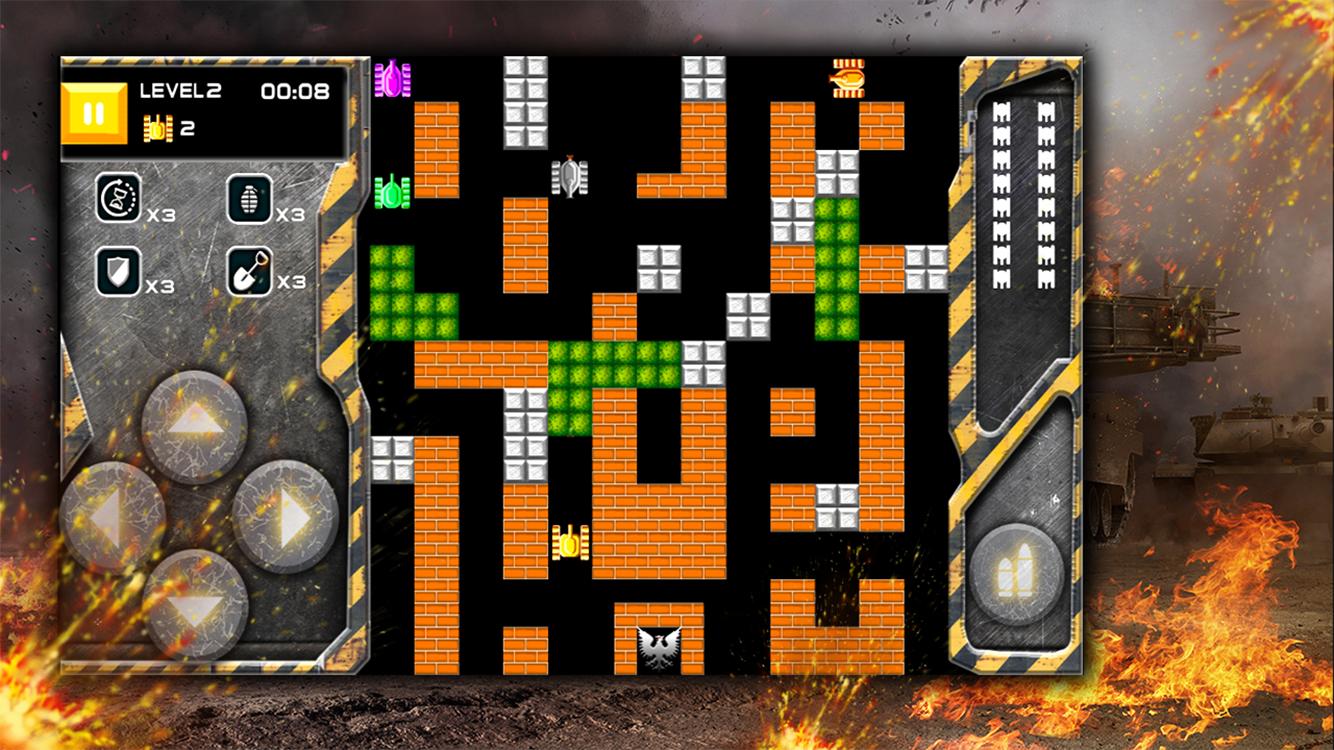Use the grenade power-up
This screenshot has height=750, width=1334.
tap(250, 198)
